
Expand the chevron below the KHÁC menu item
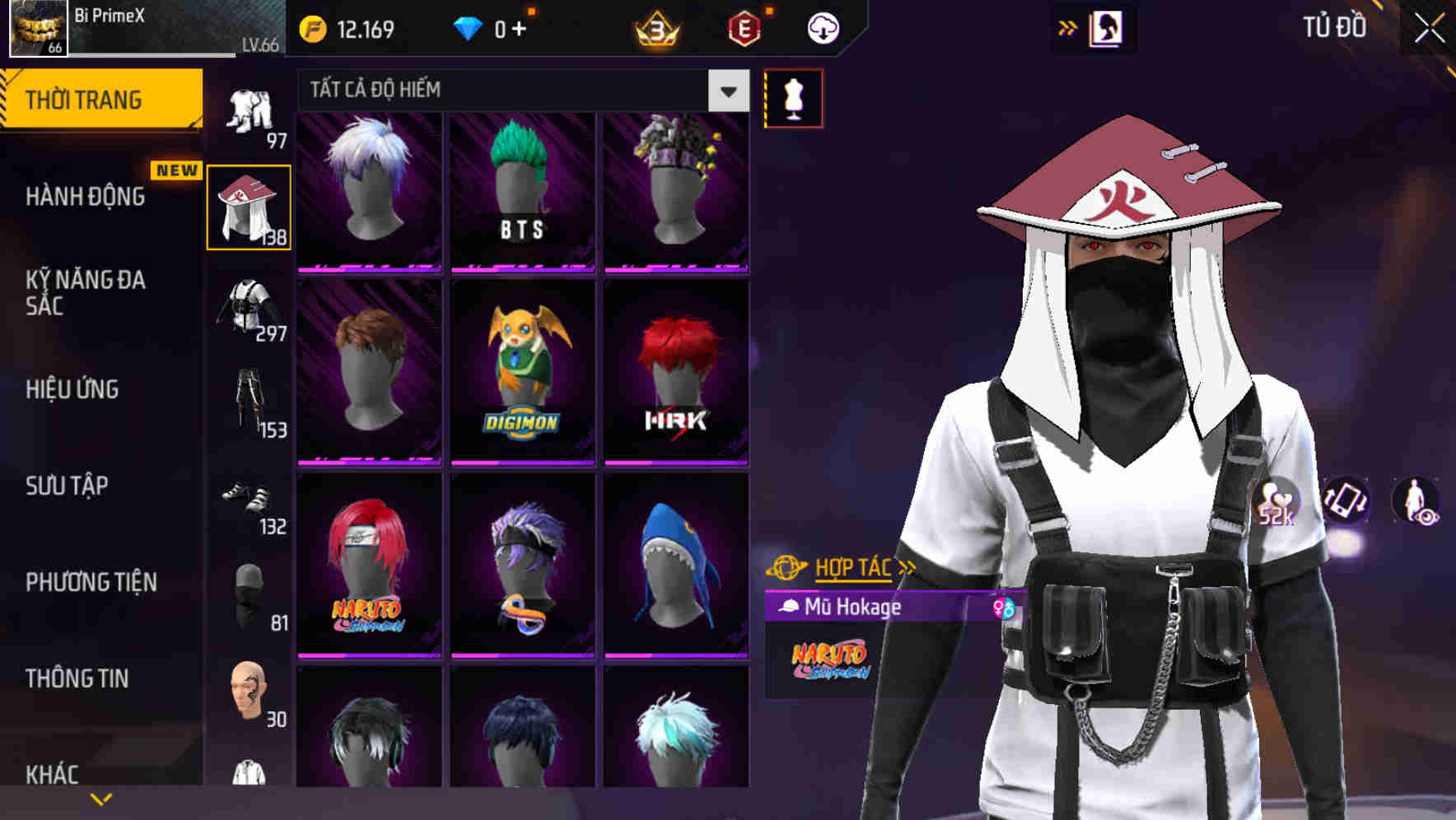point(100,798)
